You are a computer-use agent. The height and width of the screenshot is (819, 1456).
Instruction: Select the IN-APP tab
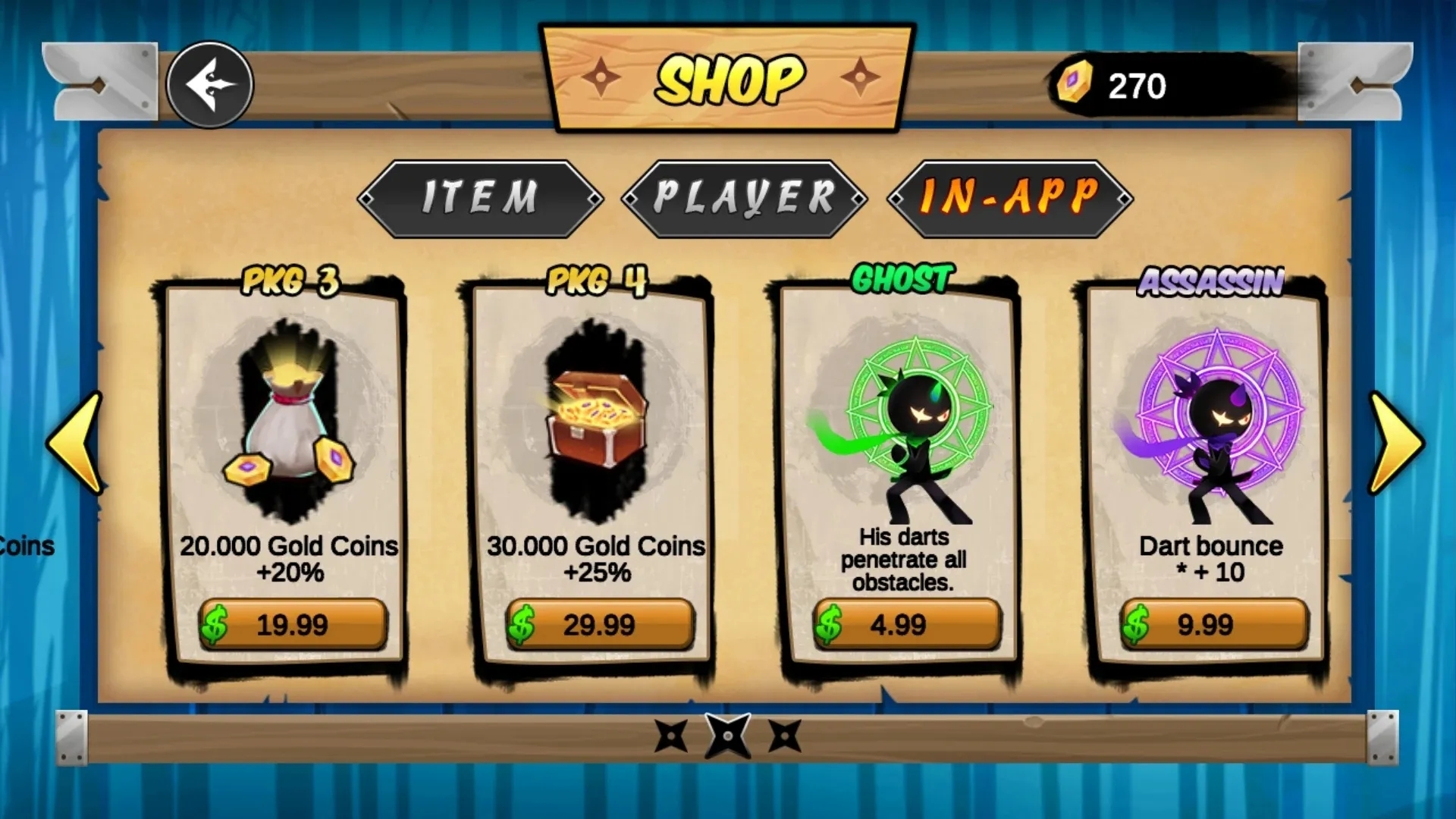click(1009, 199)
